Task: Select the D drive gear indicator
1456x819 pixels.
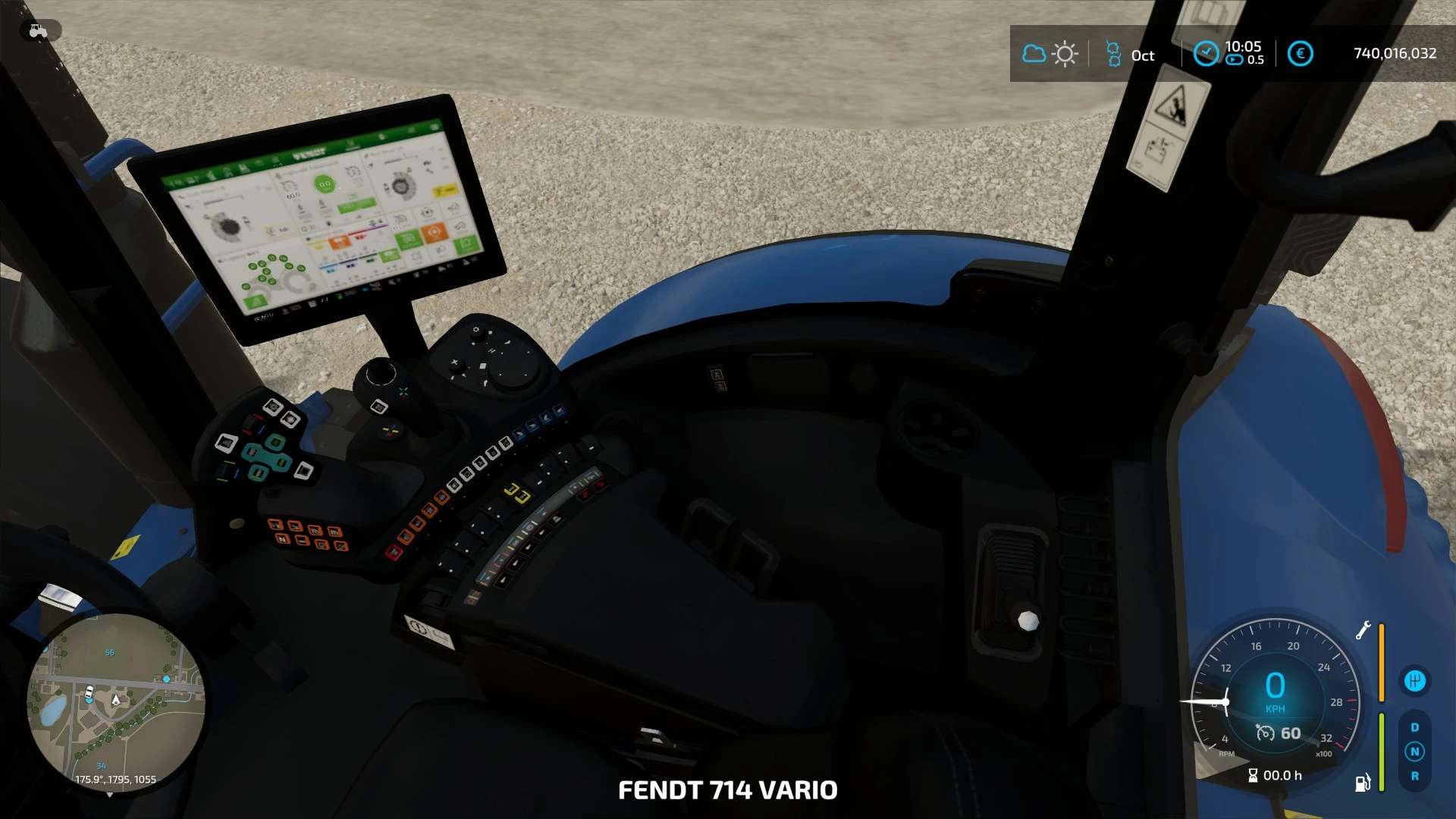Action: pos(1414,727)
